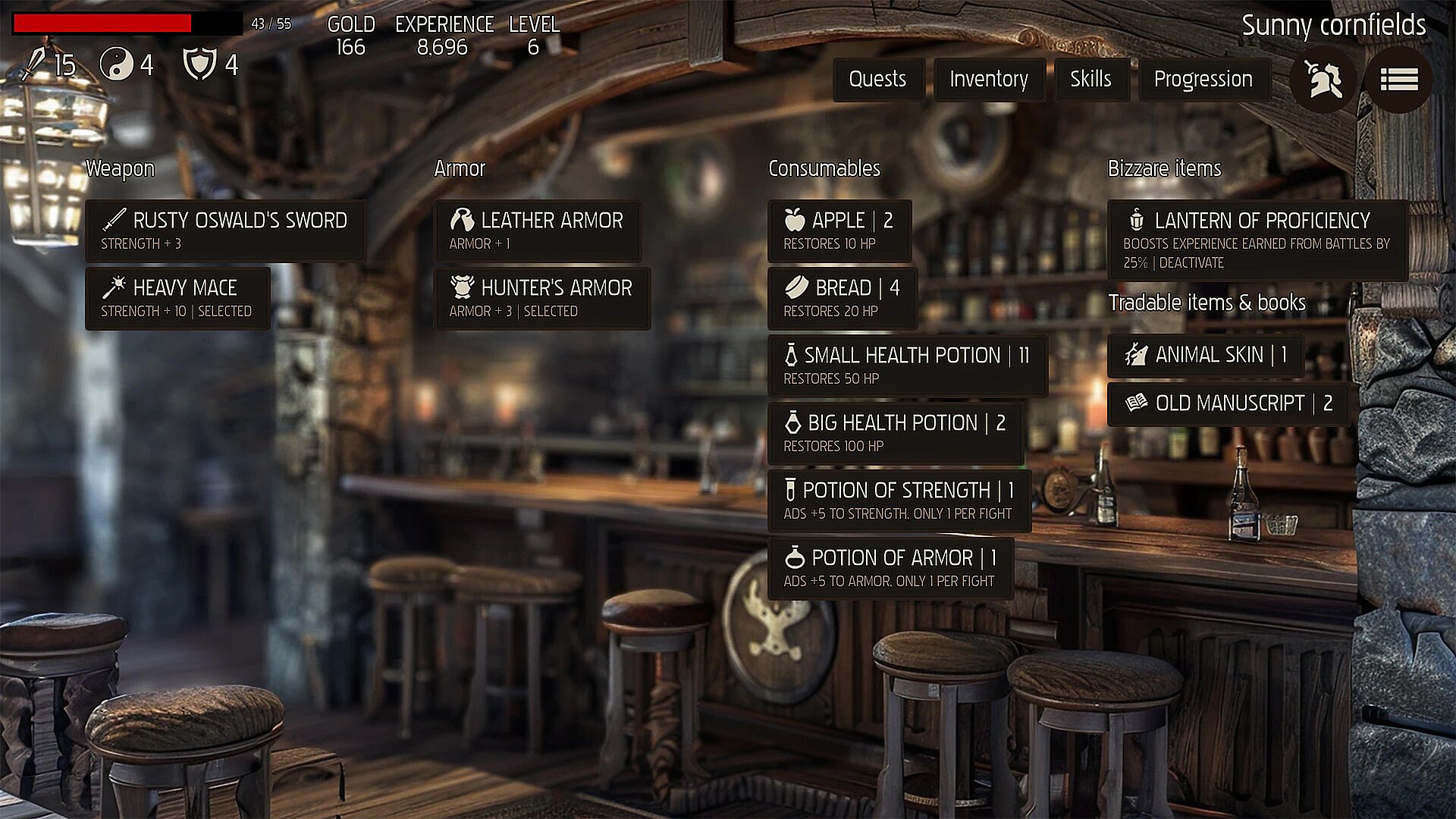Equip the Leather Armor
1456x819 pixels.
537,231
